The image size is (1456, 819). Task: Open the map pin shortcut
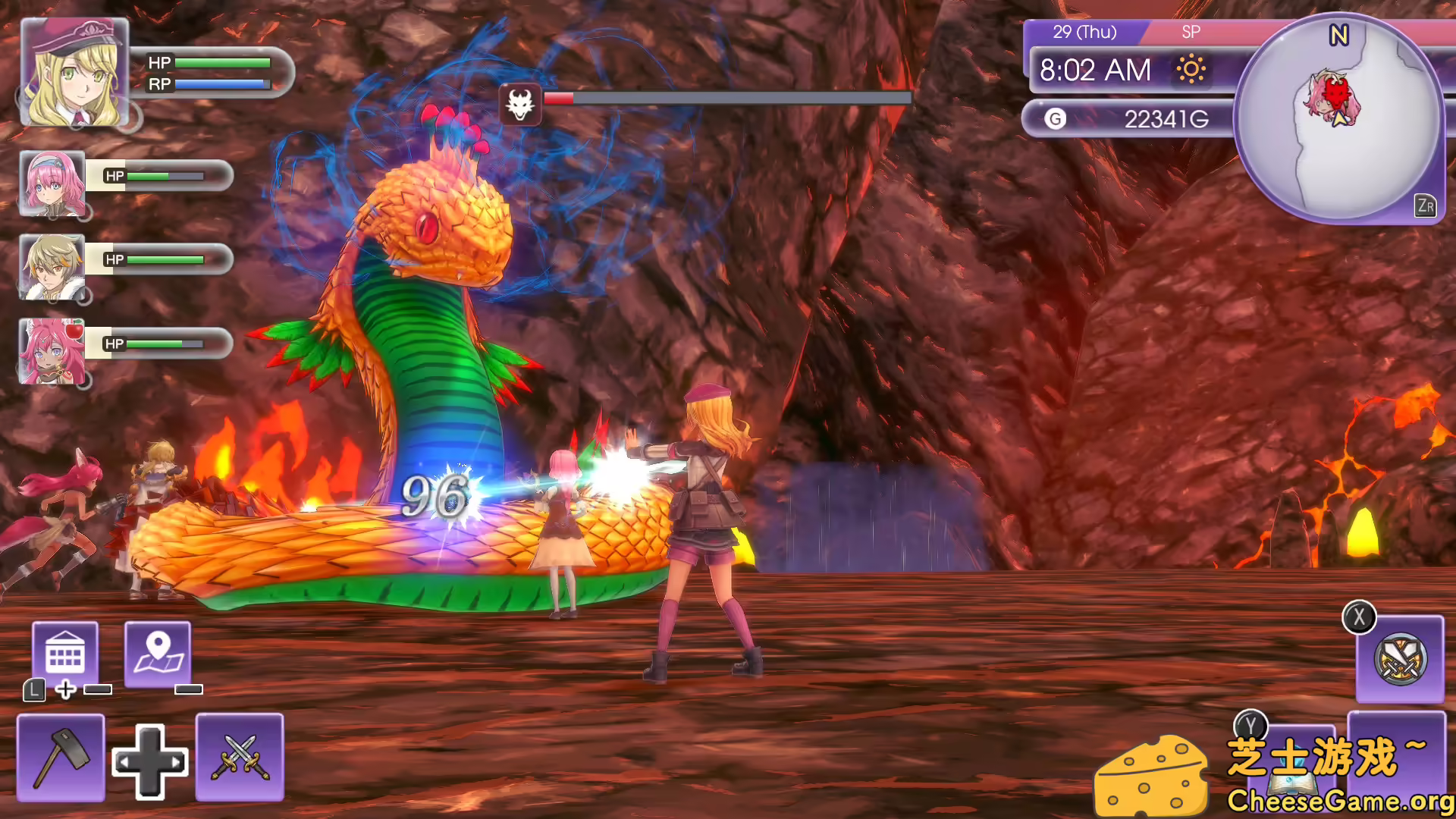(x=158, y=654)
